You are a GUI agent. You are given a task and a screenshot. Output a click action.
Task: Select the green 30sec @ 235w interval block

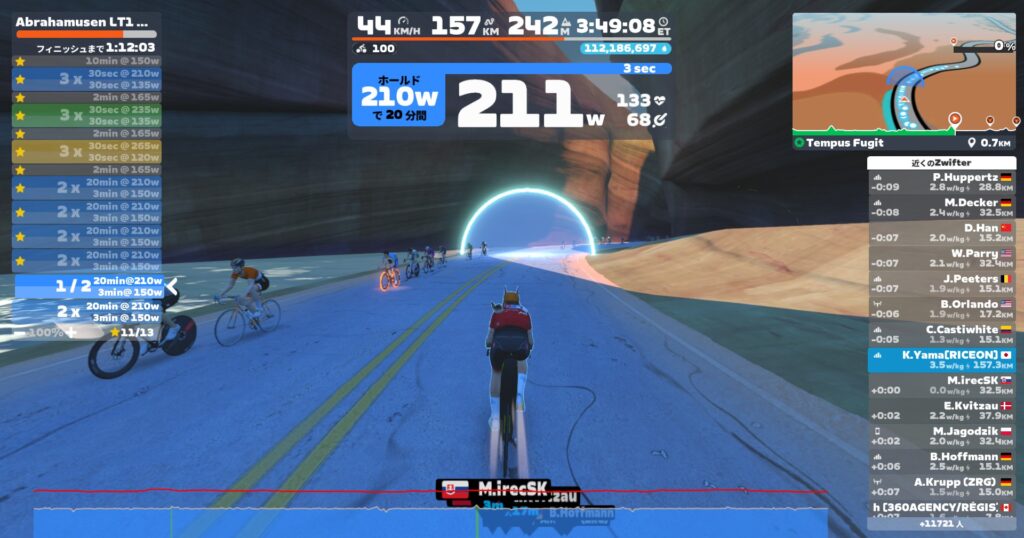pyautogui.click(x=87, y=115)
